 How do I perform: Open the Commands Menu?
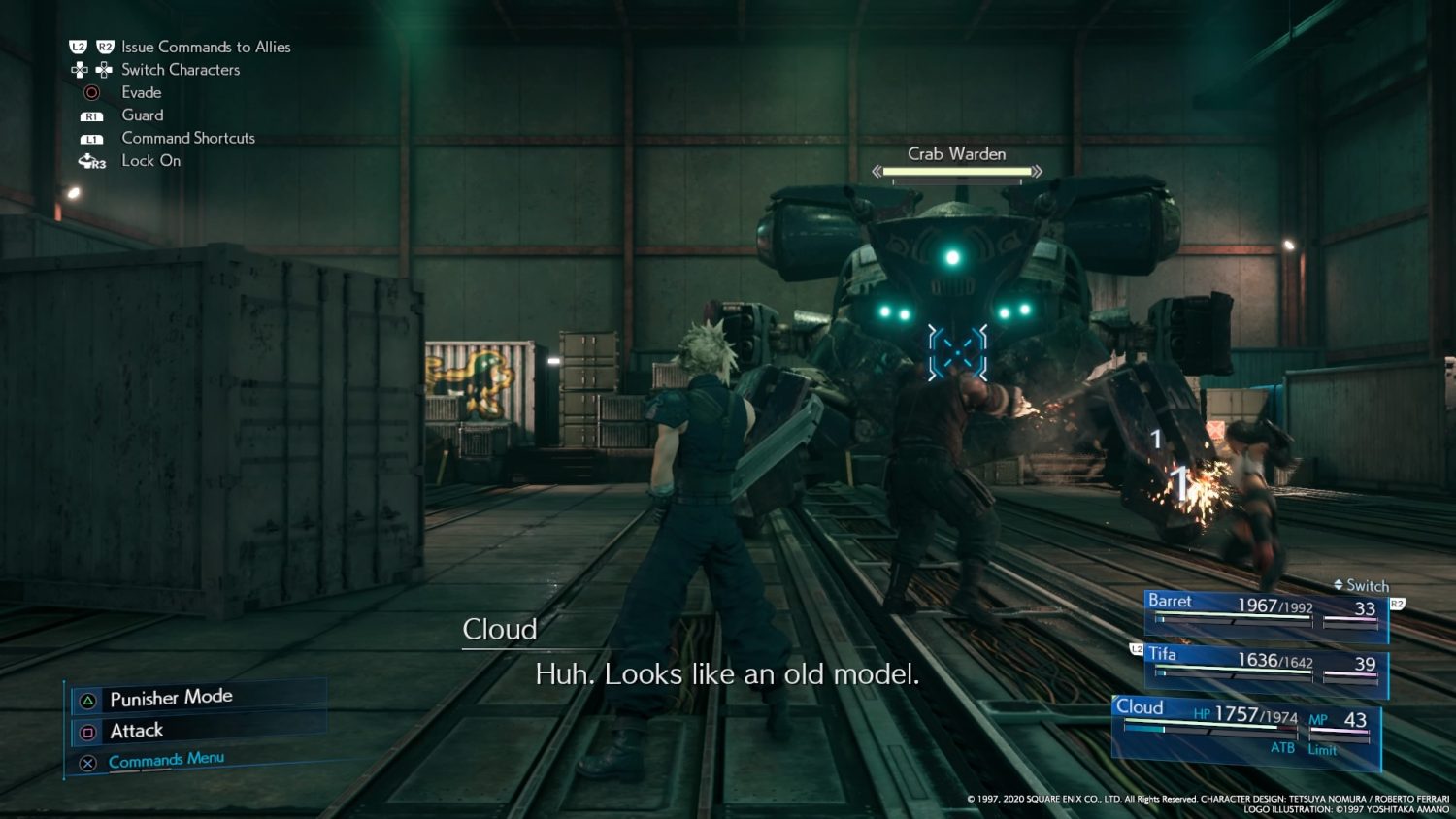166,760
